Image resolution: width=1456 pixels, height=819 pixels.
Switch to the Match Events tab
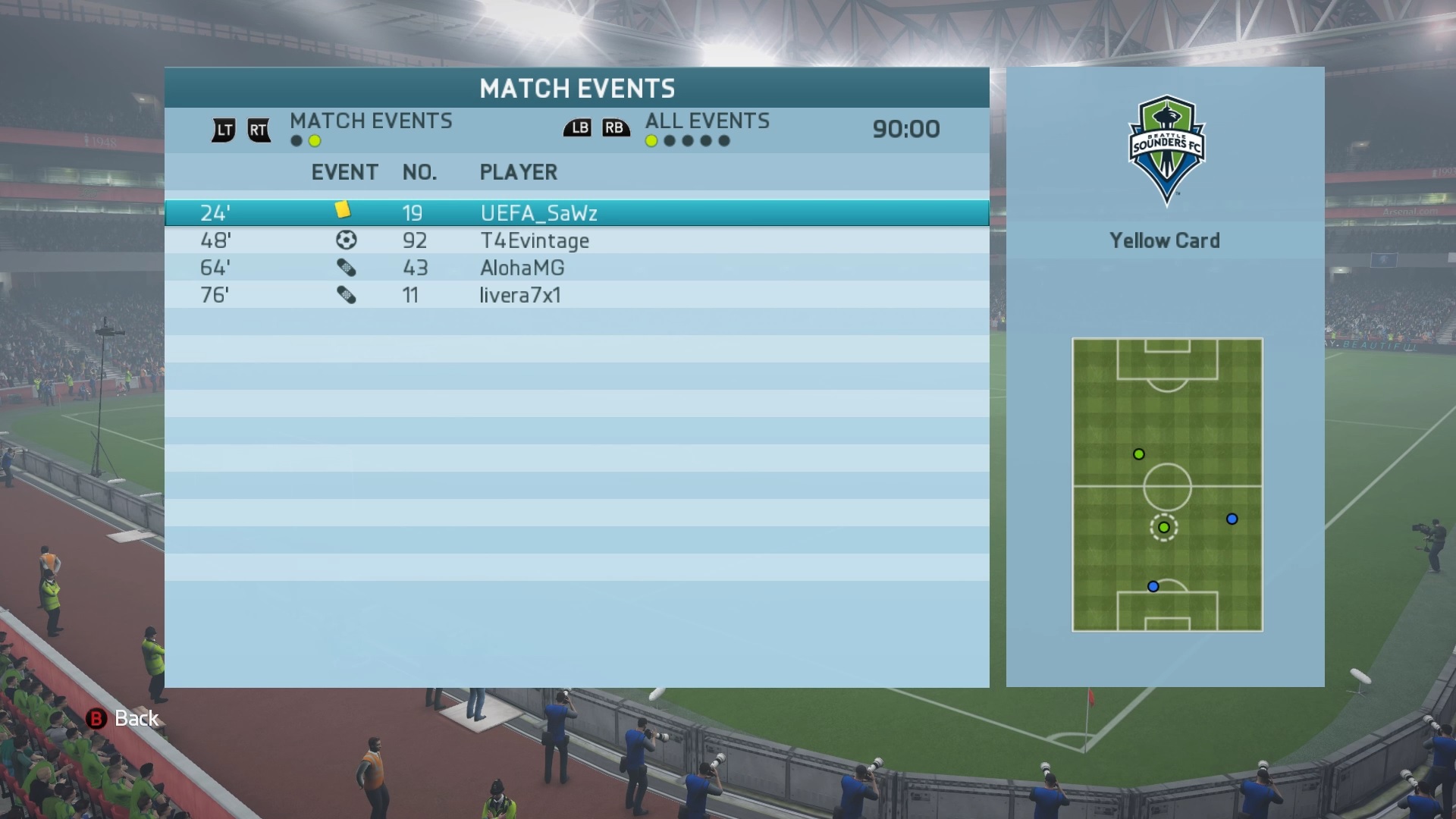coord(370,121)
